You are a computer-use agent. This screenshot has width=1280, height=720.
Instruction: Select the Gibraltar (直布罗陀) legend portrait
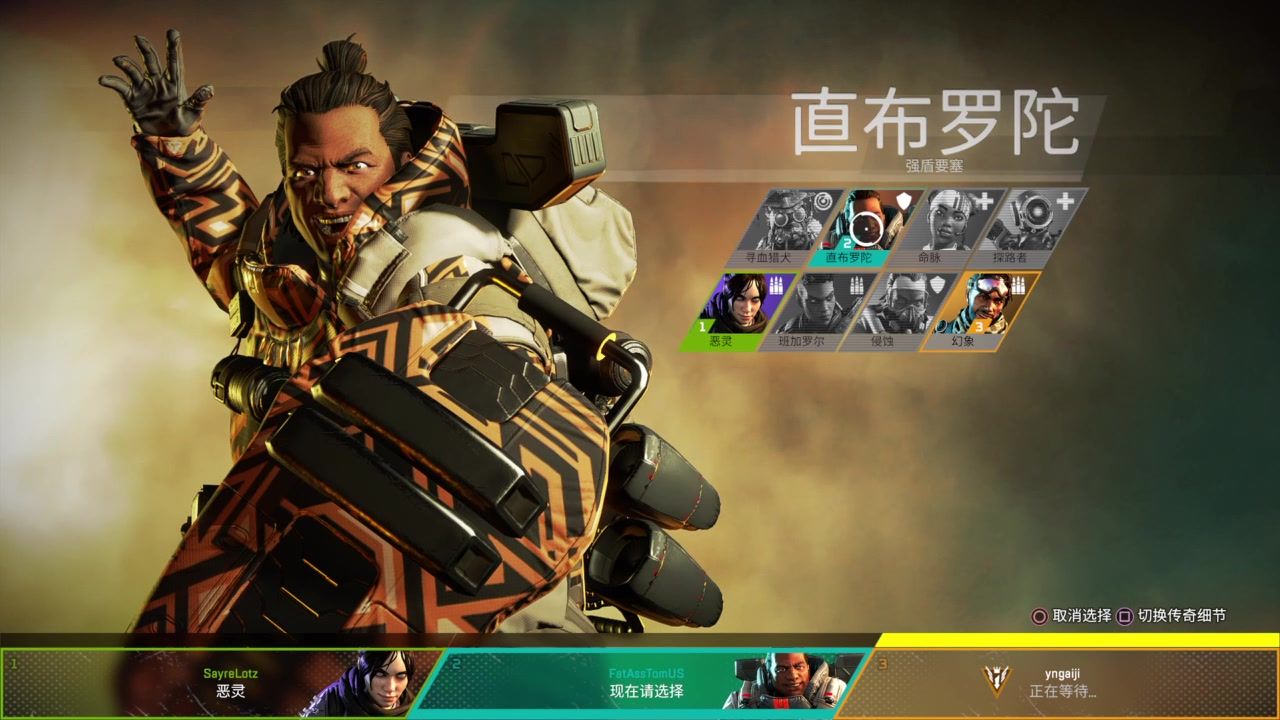pyautogui.click(x=866, y=222)
